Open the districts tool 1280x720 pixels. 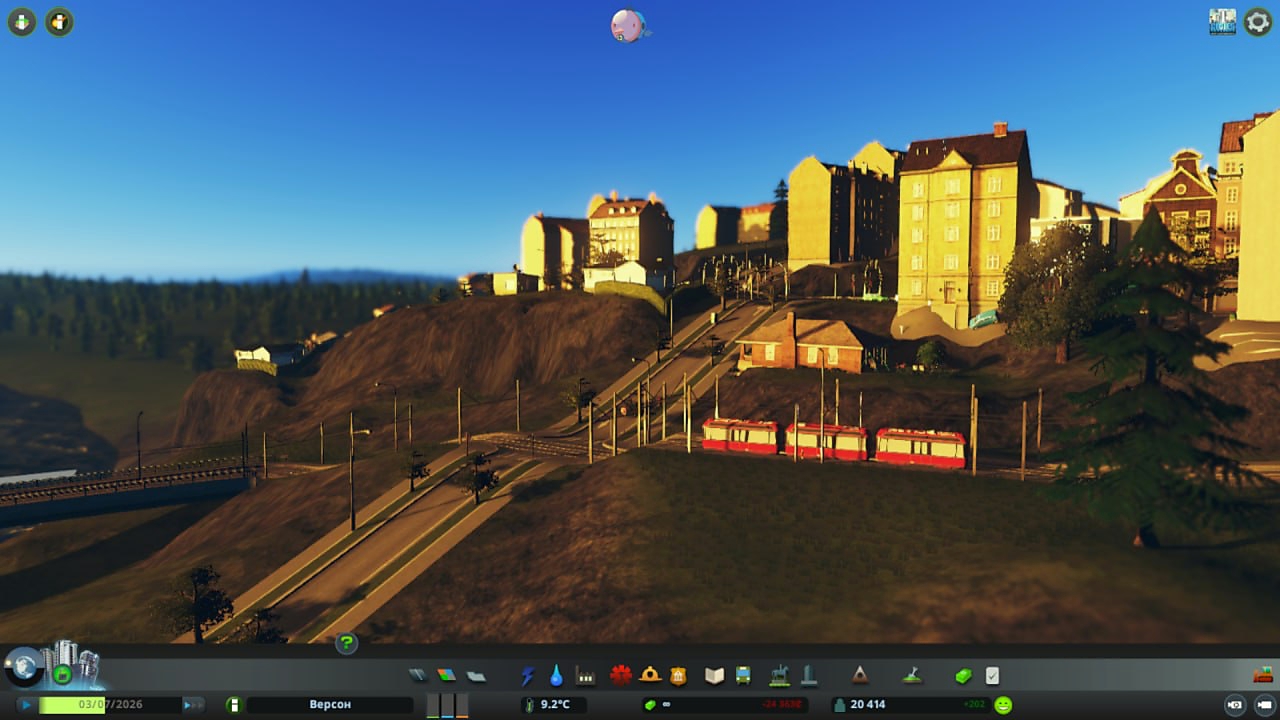pyautogui.click(x=476, y=676)
